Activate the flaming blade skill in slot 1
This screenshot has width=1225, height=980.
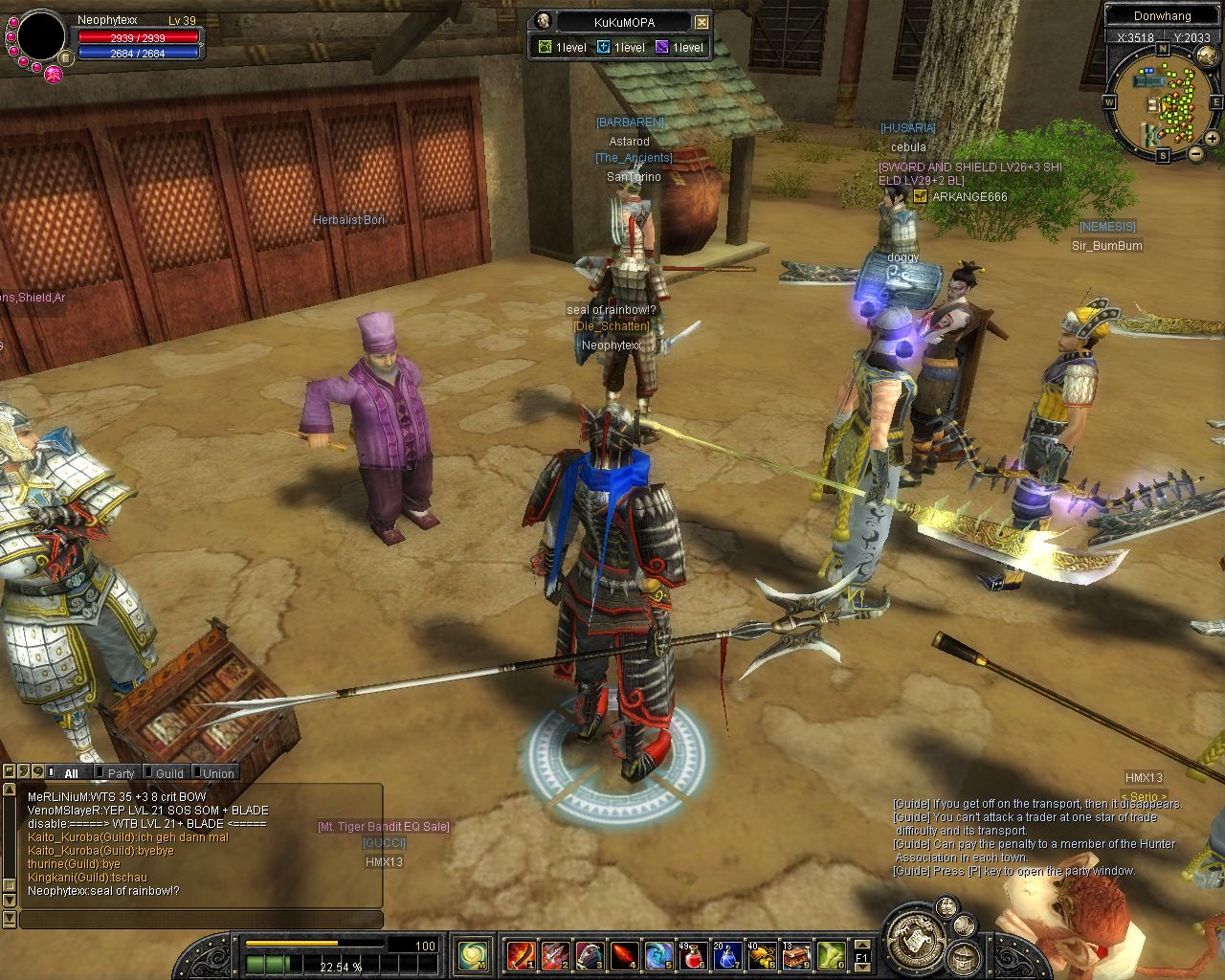point(522,954)
